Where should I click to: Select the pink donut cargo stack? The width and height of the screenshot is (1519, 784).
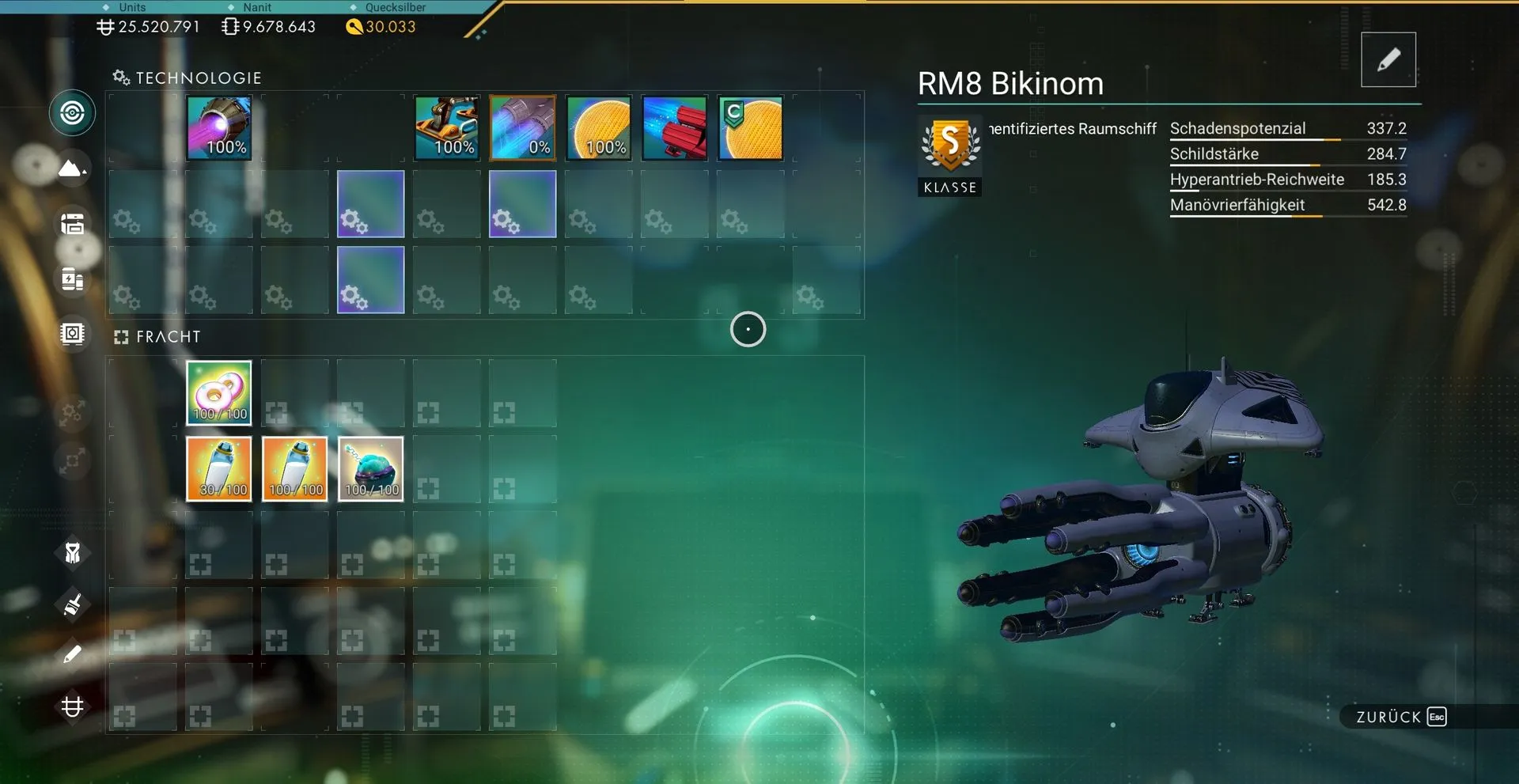coord(219,393)
